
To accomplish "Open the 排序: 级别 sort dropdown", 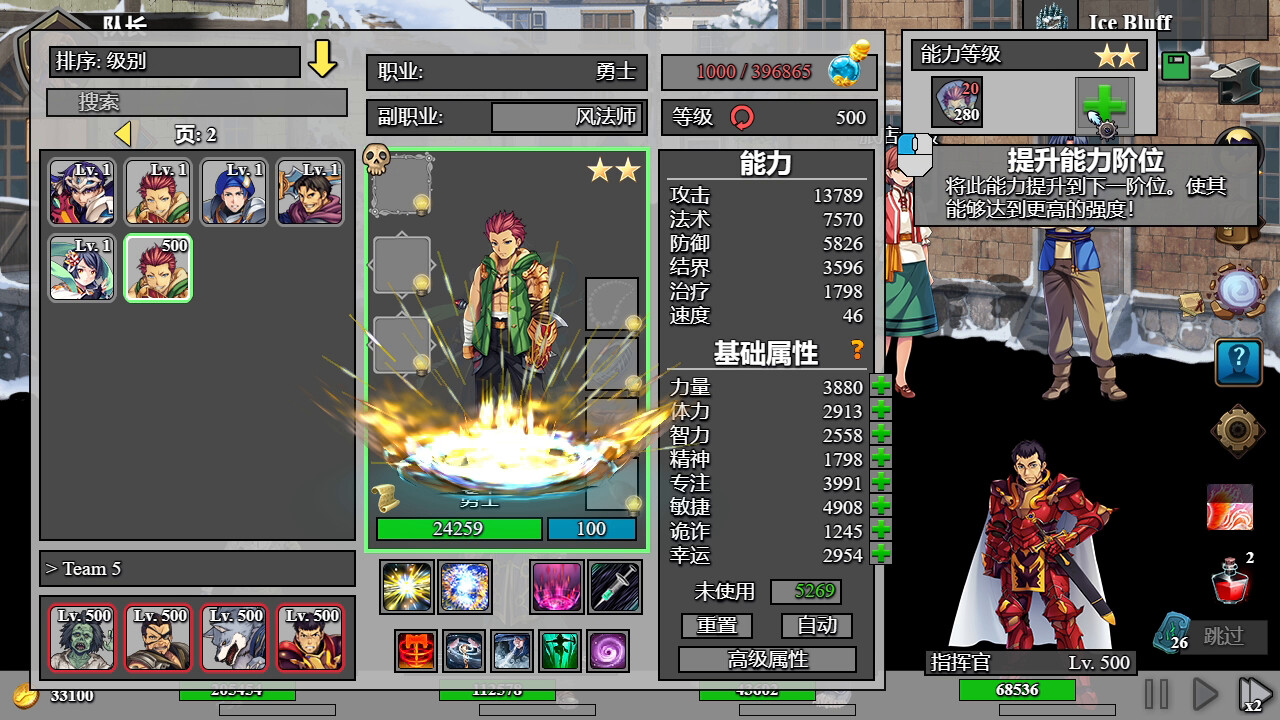I will 172,62.
